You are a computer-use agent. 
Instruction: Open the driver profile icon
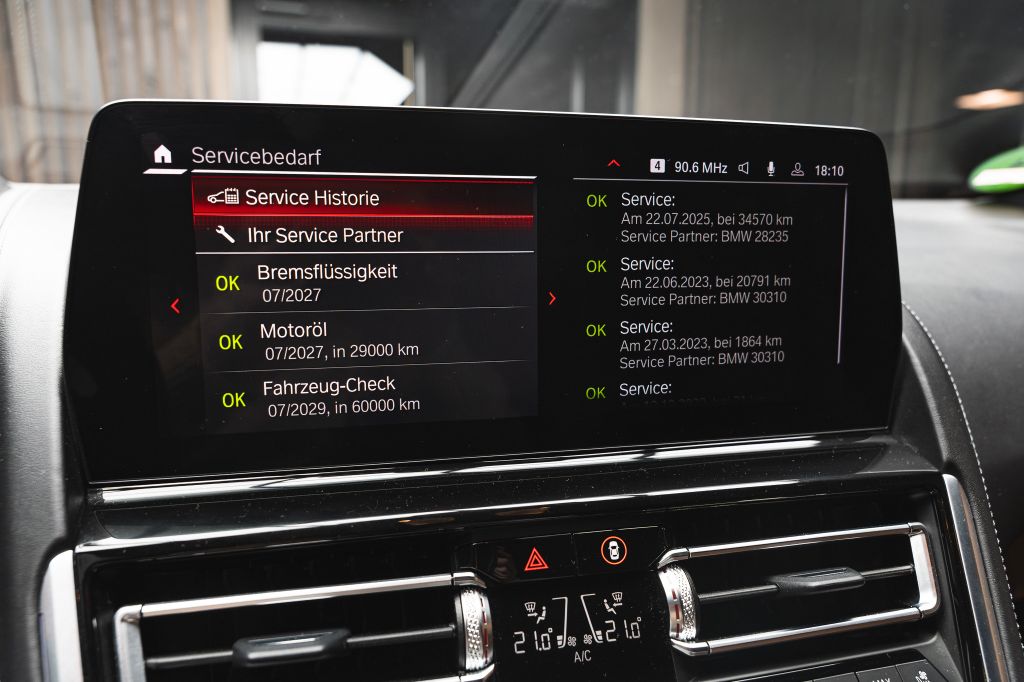pos(797,169)
